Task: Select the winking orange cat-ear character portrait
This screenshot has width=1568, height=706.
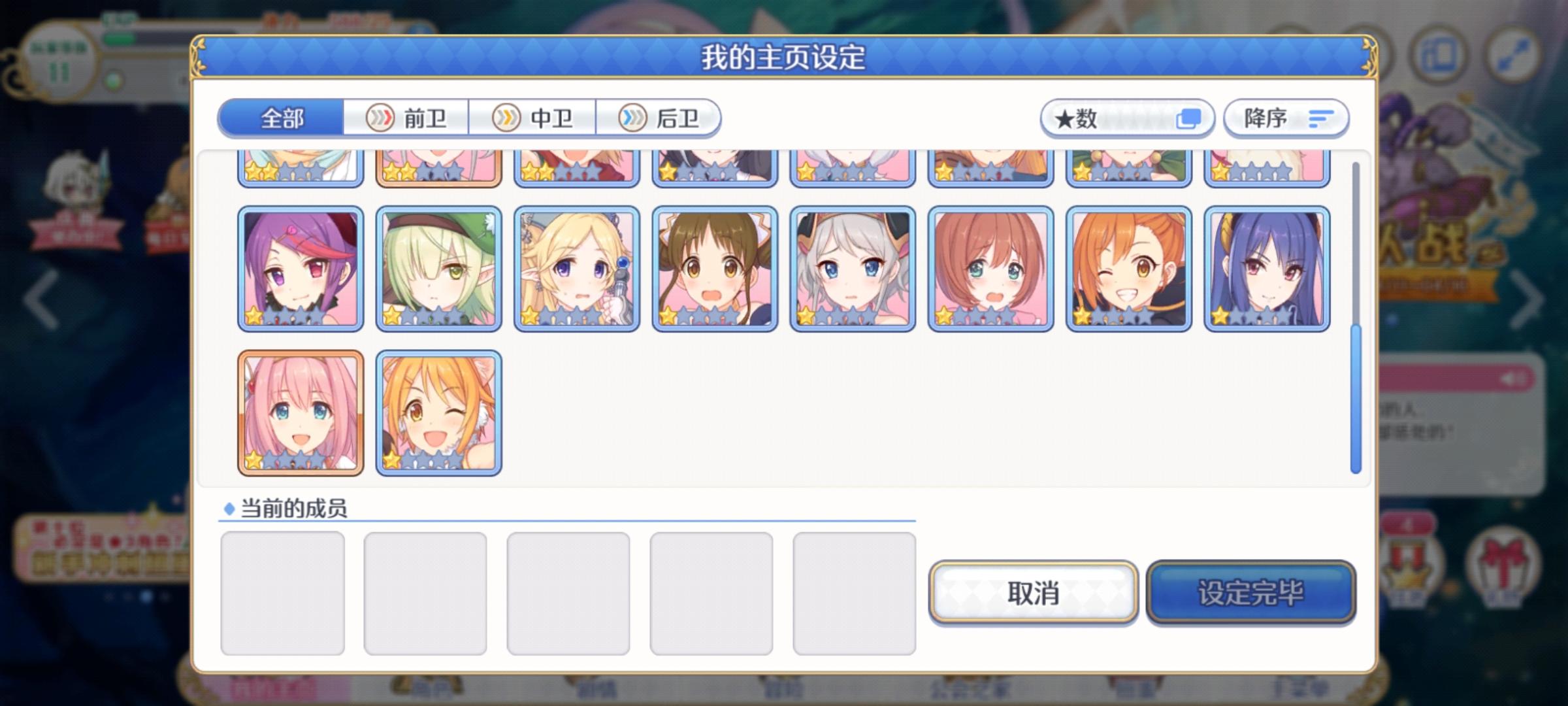Action: (x=439, y=411)
